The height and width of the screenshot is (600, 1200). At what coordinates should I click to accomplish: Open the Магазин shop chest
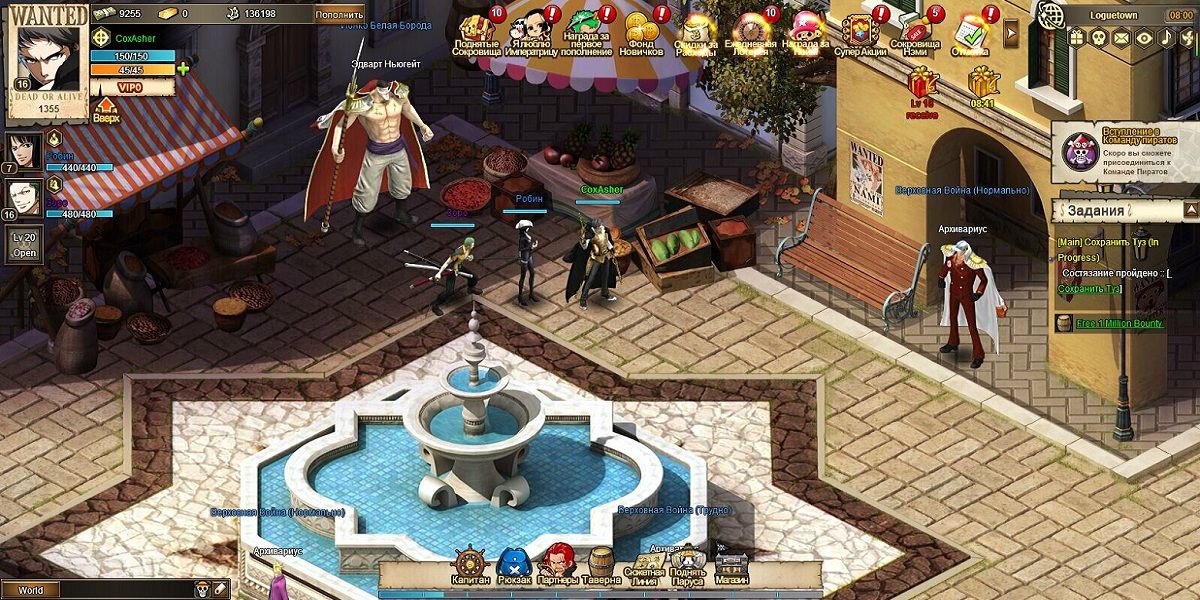pyautogui.click(x=732, y=568)
